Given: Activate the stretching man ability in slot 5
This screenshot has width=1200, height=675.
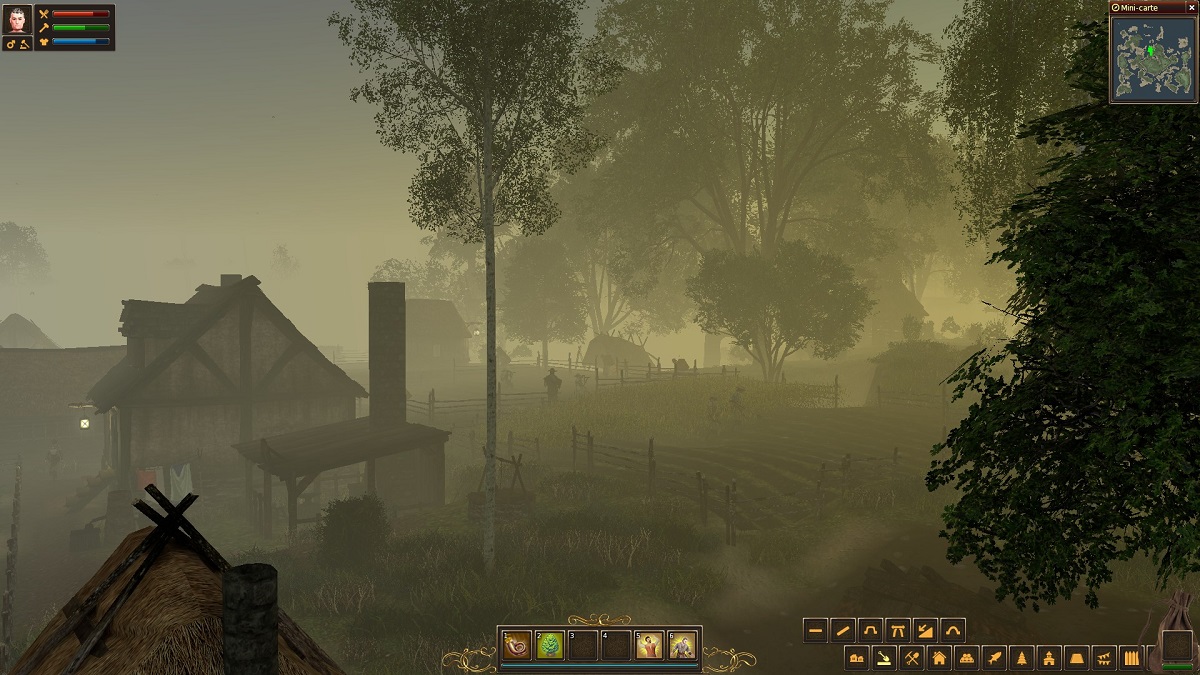Looking at the screenshot, I should [649, 645].
